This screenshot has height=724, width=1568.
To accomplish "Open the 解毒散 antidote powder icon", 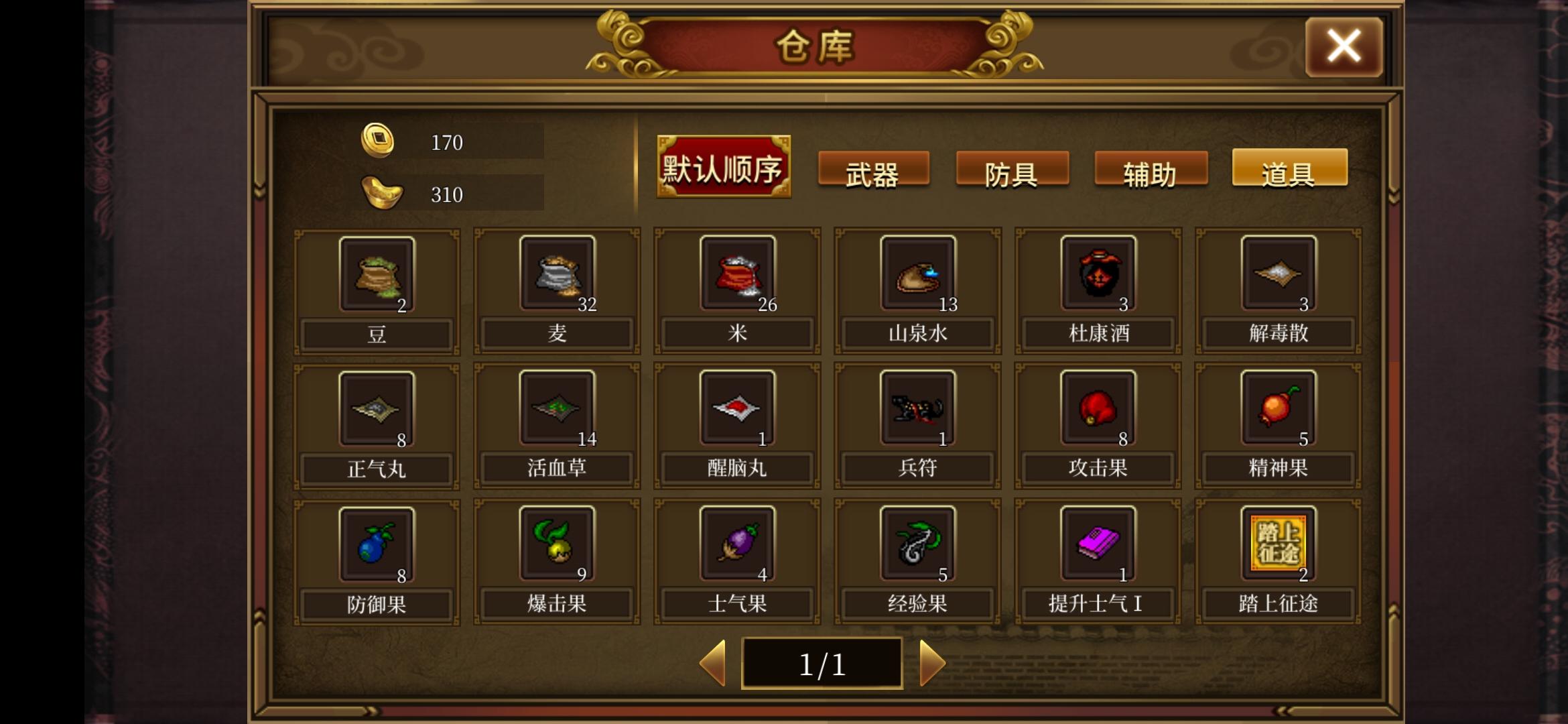I will [x=1277, y=275].
